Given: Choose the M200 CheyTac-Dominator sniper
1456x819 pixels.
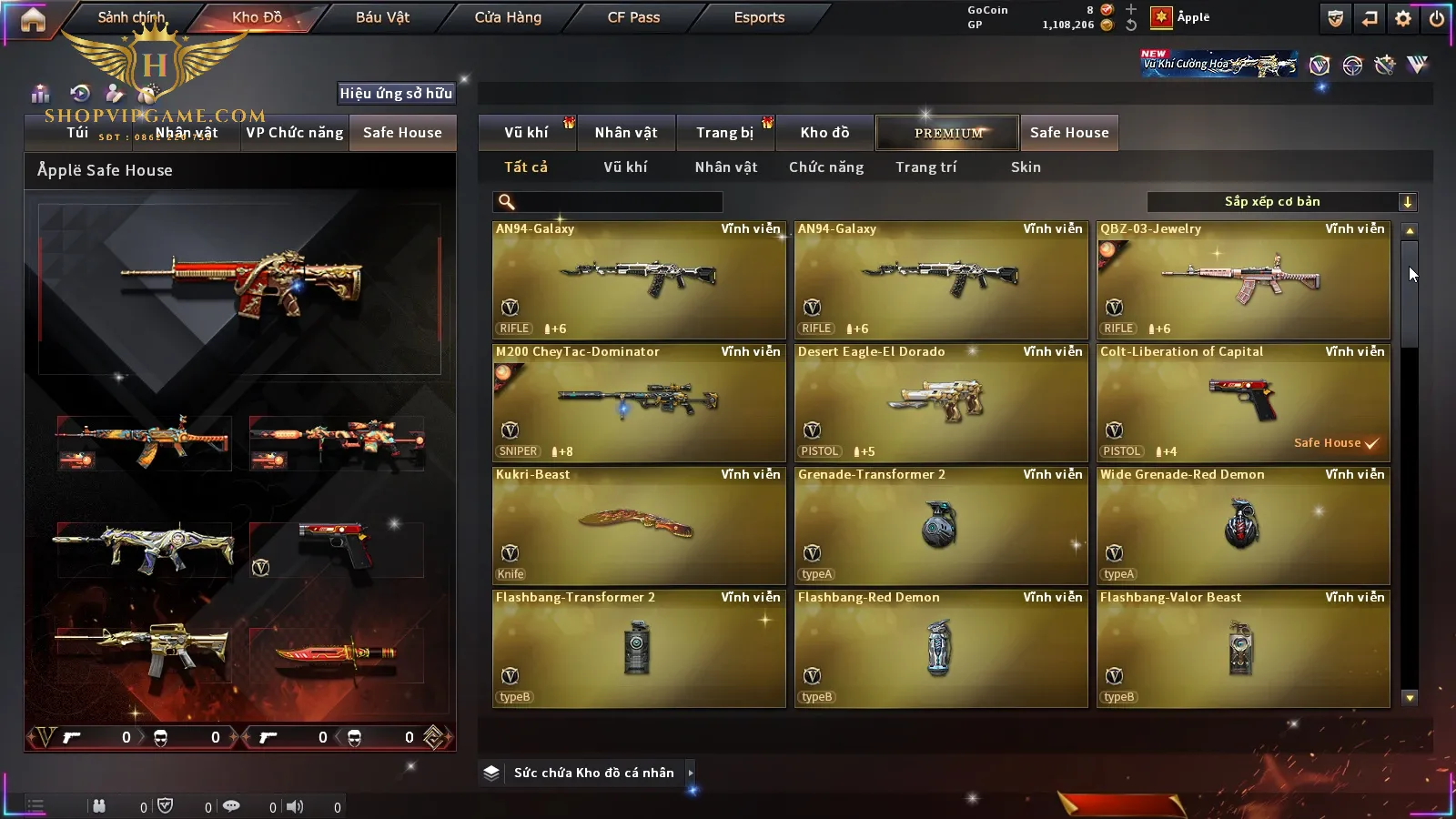Looking at the screenshot, I should pos(639,403).
